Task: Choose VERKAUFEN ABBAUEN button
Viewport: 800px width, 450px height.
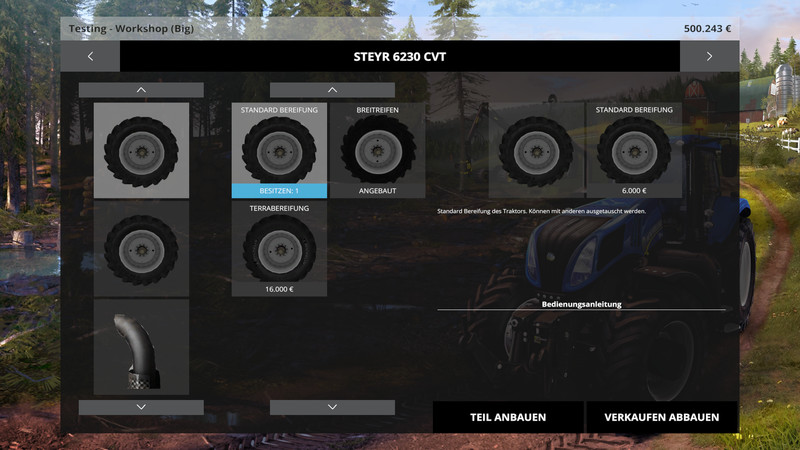Action: click(x=661, y=417)
